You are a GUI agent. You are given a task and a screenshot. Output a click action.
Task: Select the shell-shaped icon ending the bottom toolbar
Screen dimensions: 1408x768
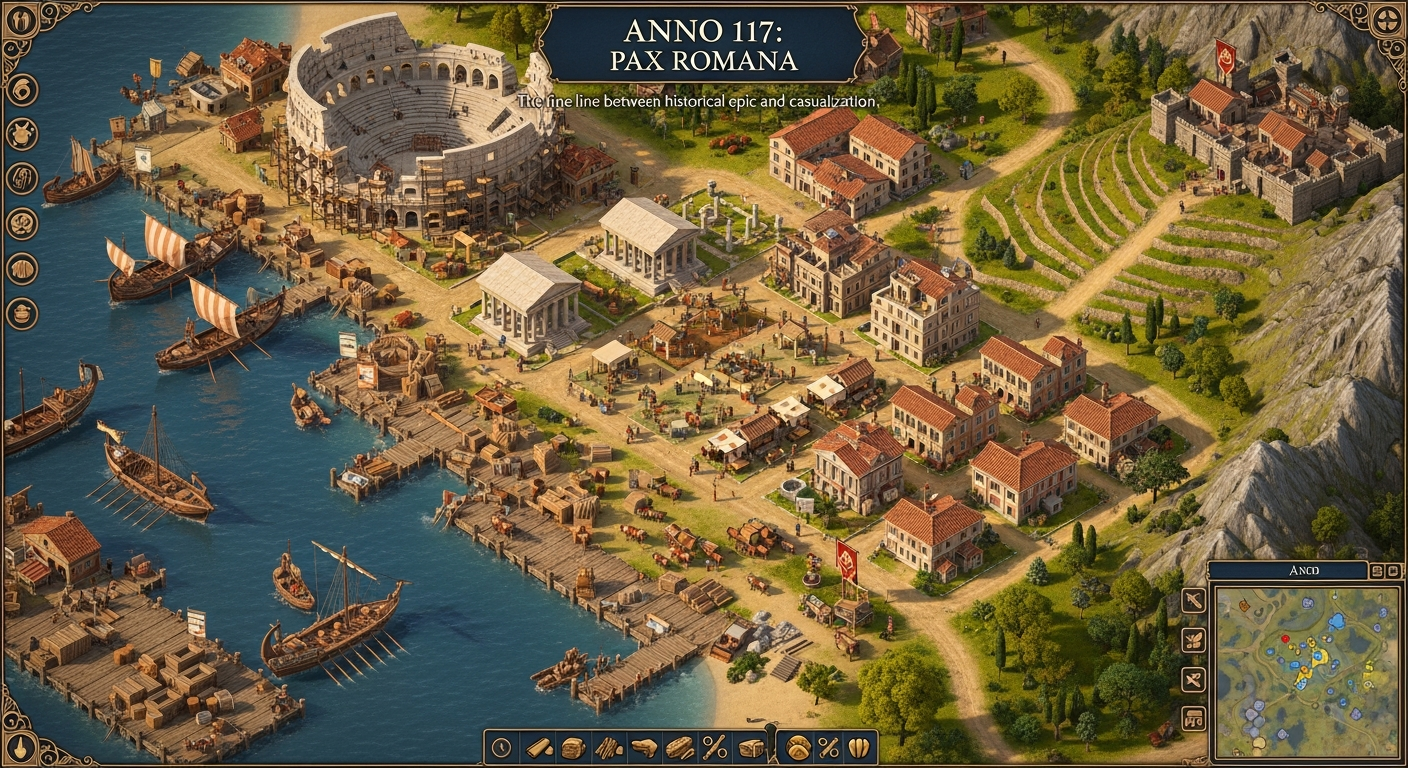pos(858,747)
